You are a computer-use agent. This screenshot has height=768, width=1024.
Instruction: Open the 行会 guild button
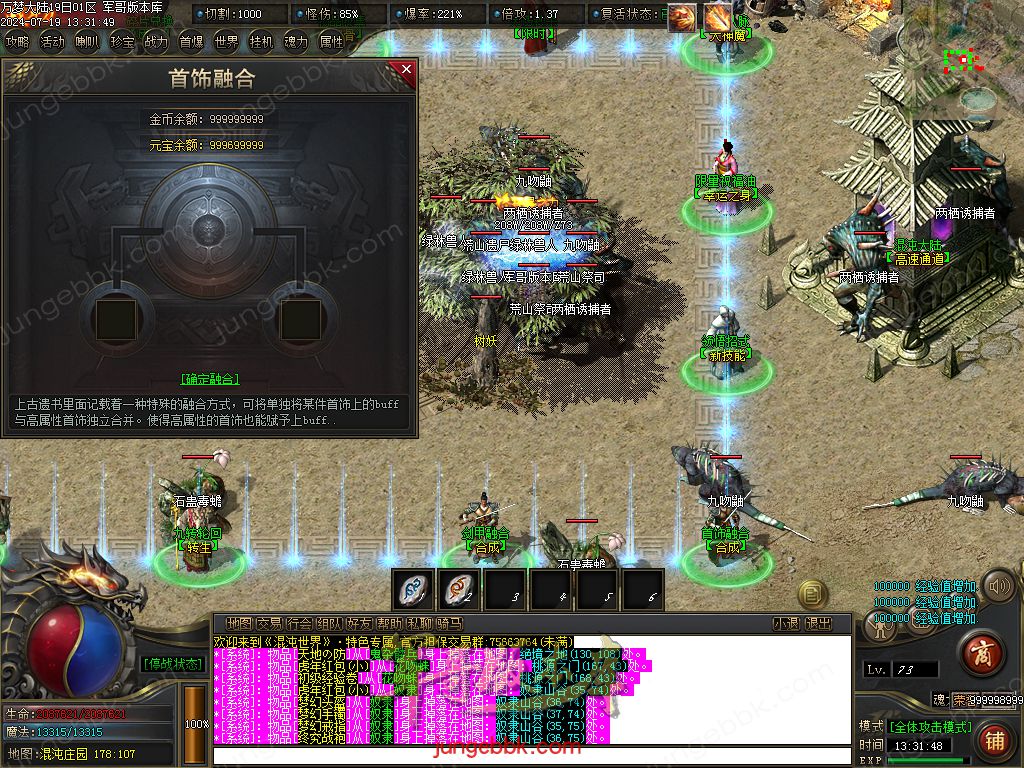click(x=299, y=623)
